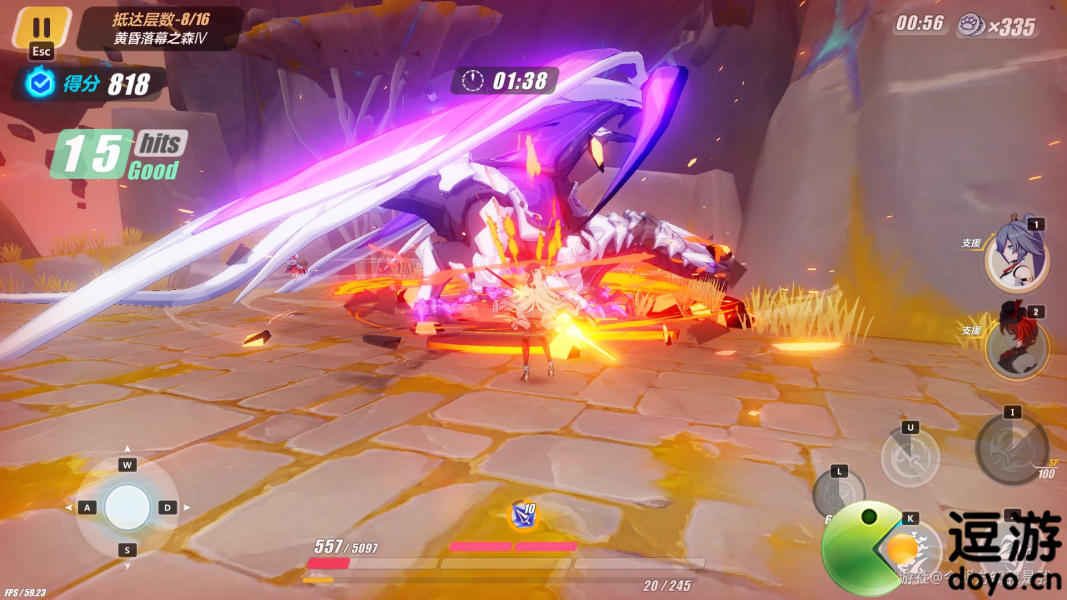Use the weapon skill button labeled U
This screenshot has height=600, width=1067.
pos(910,458)
